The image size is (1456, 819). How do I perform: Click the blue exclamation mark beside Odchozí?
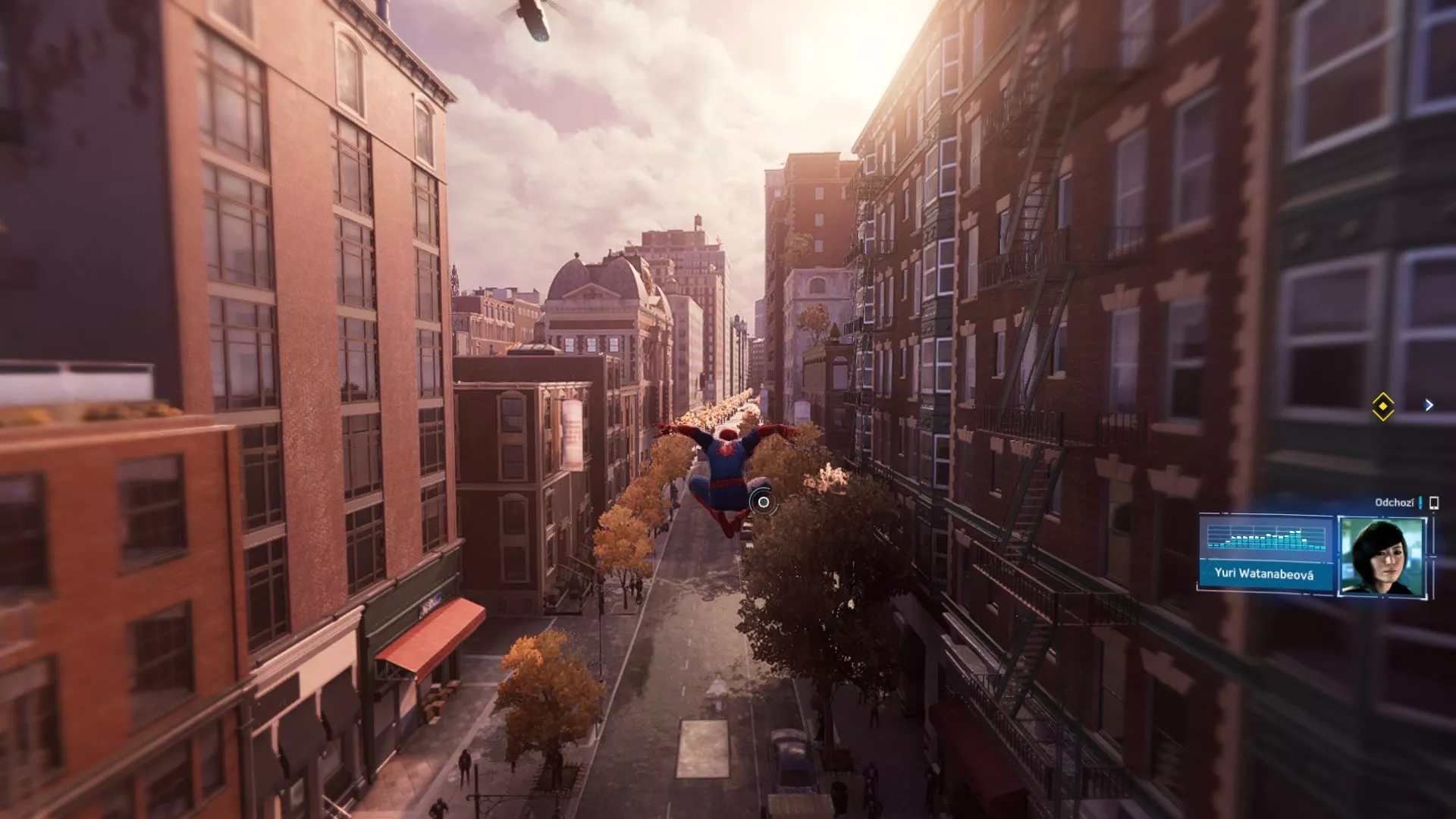(x=1420, y=504)
